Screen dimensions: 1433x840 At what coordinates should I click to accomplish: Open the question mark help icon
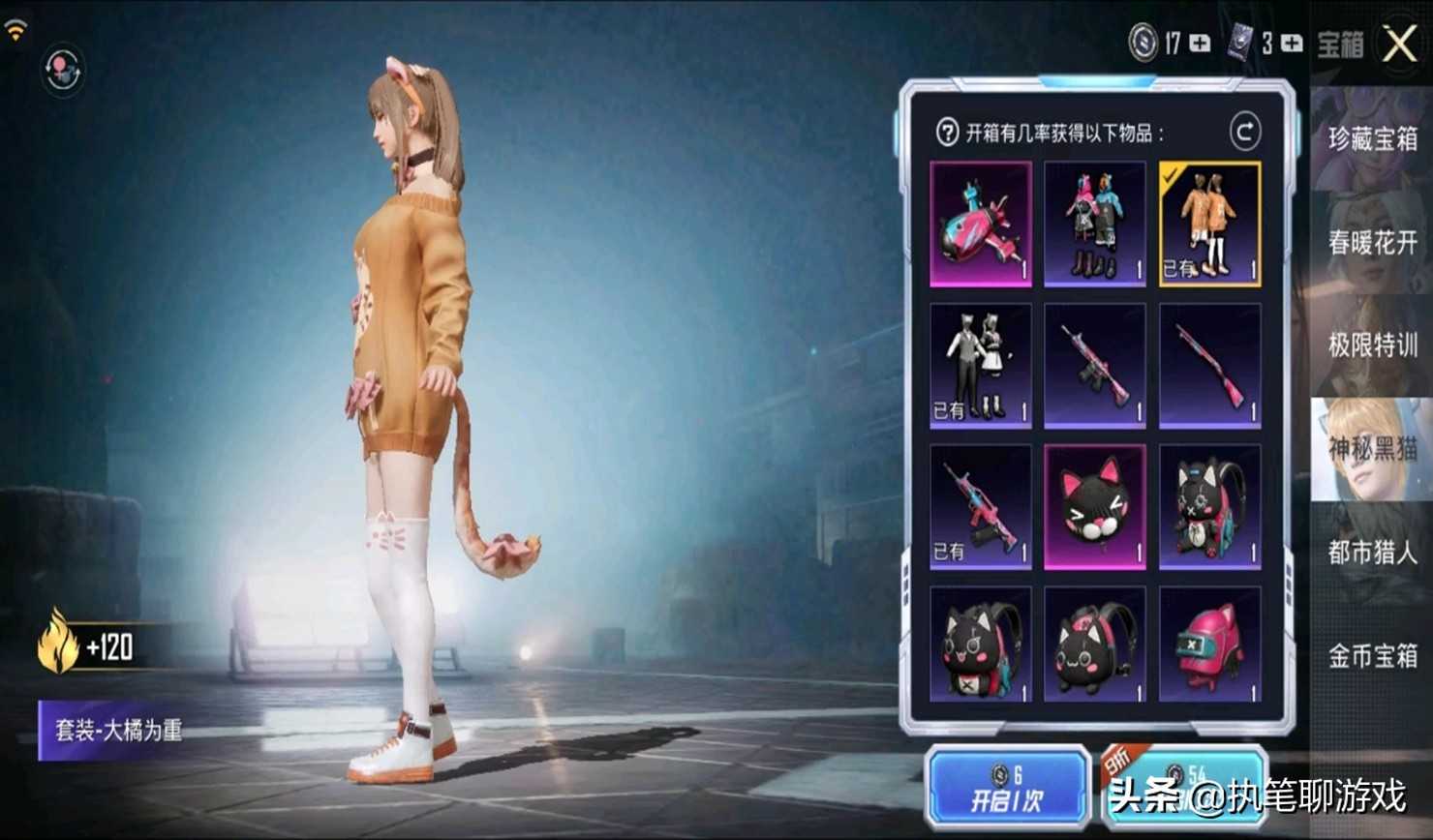tap(947, 133)
